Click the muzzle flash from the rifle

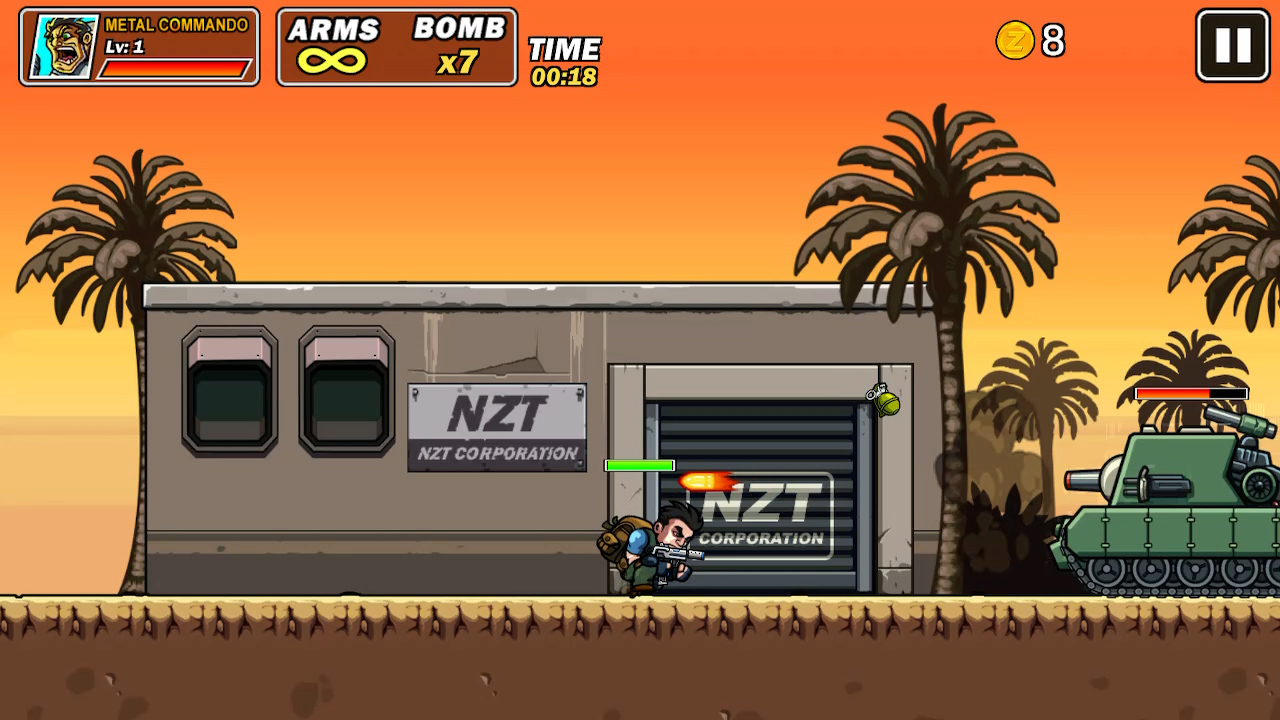703,483
